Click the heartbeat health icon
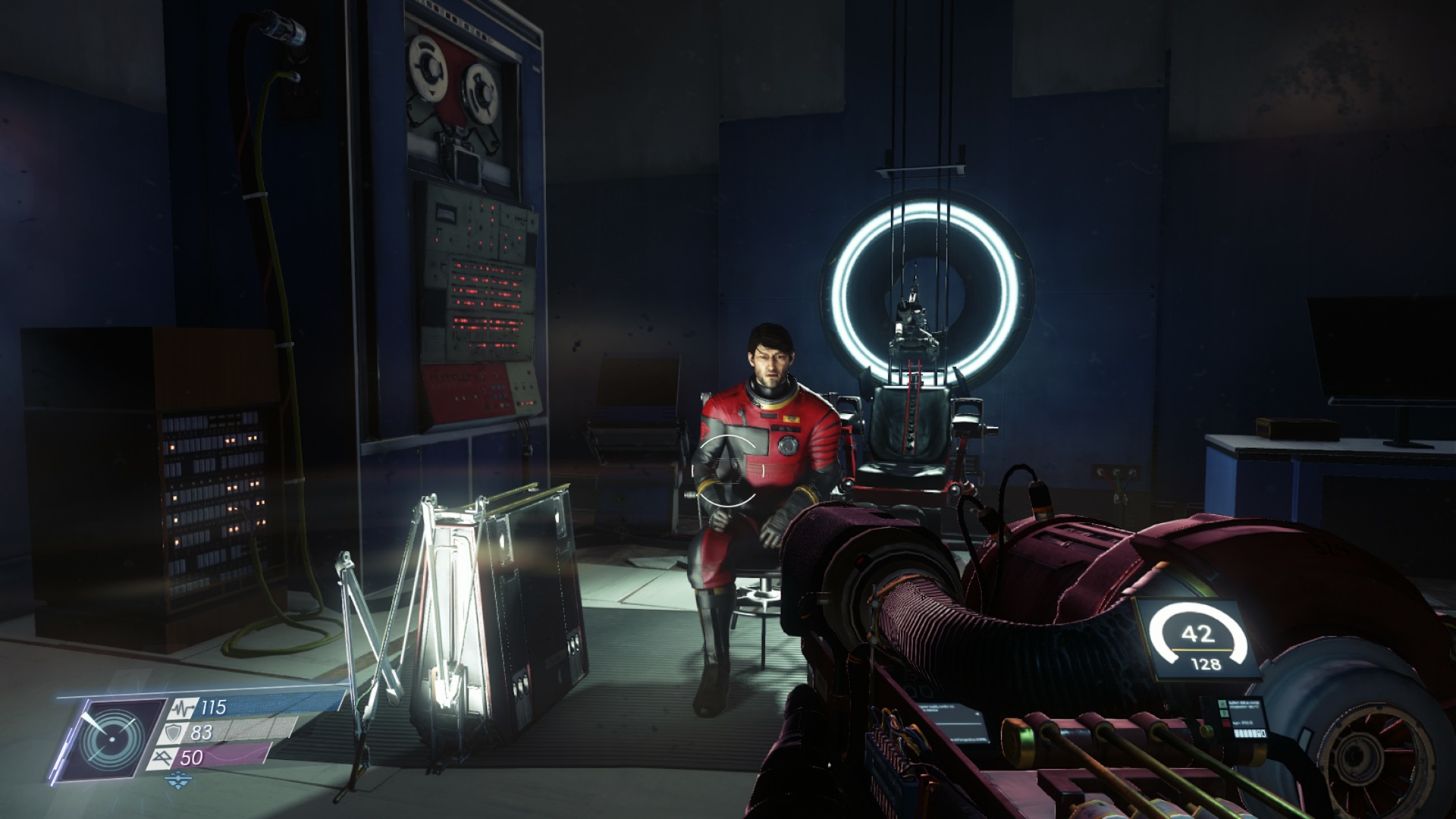This screenshot has width=1456, height=819. point(183,708)
